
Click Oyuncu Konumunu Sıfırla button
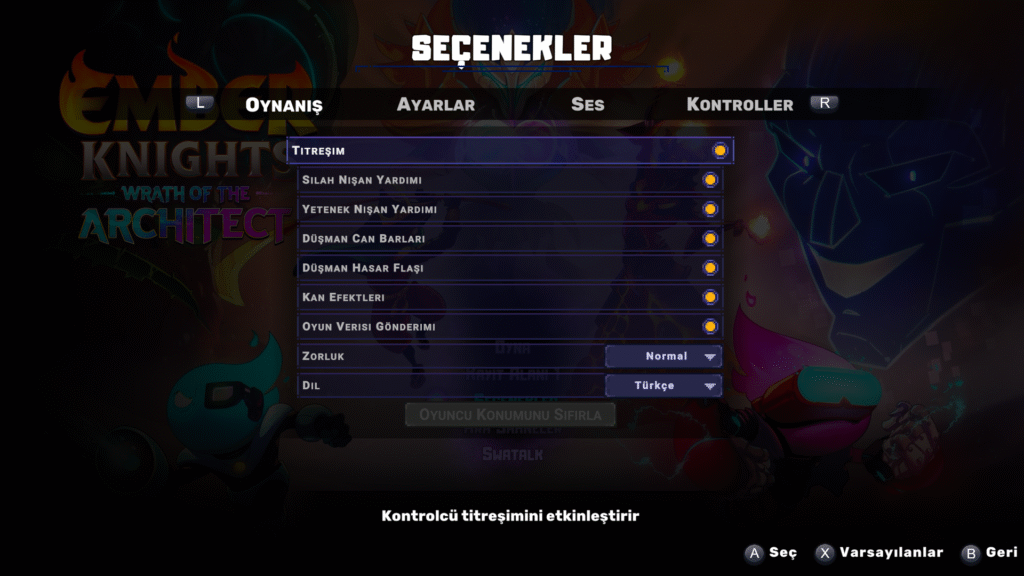510,414
